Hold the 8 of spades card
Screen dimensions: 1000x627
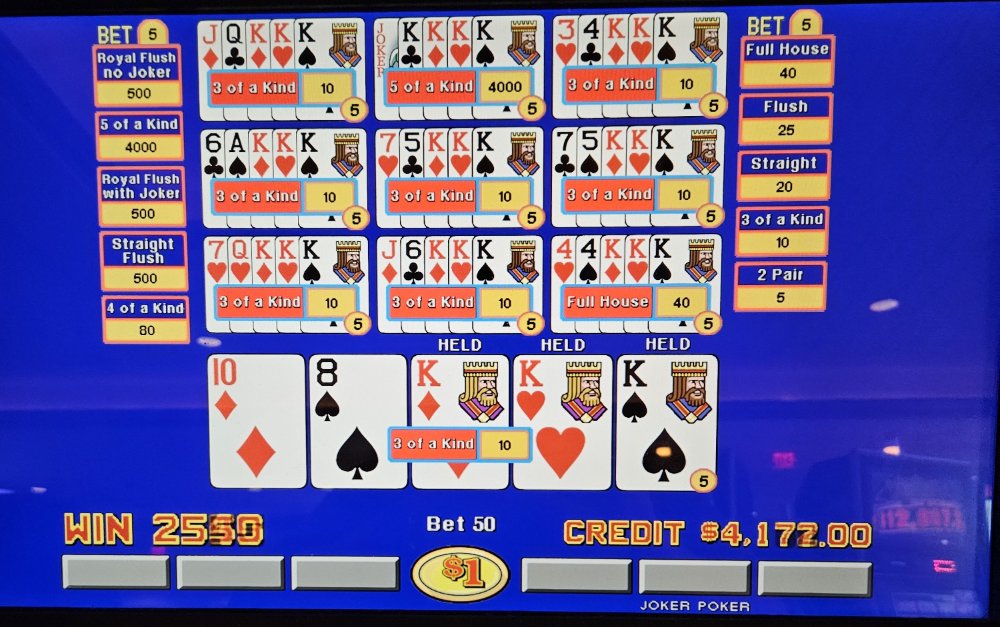point(358,421)
